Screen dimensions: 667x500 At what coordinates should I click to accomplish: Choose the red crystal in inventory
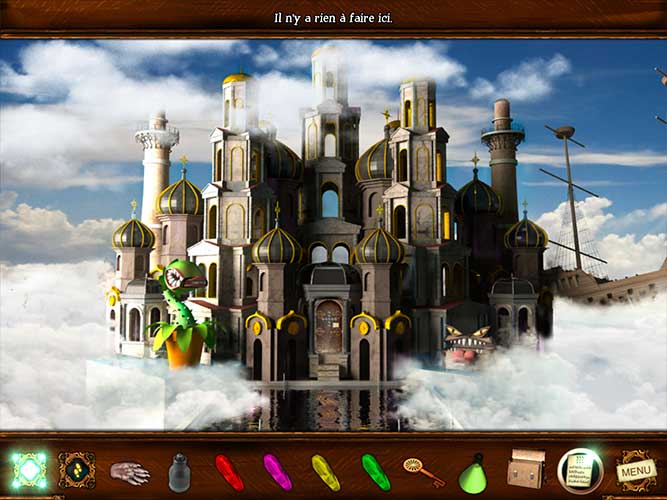point(228,471)
